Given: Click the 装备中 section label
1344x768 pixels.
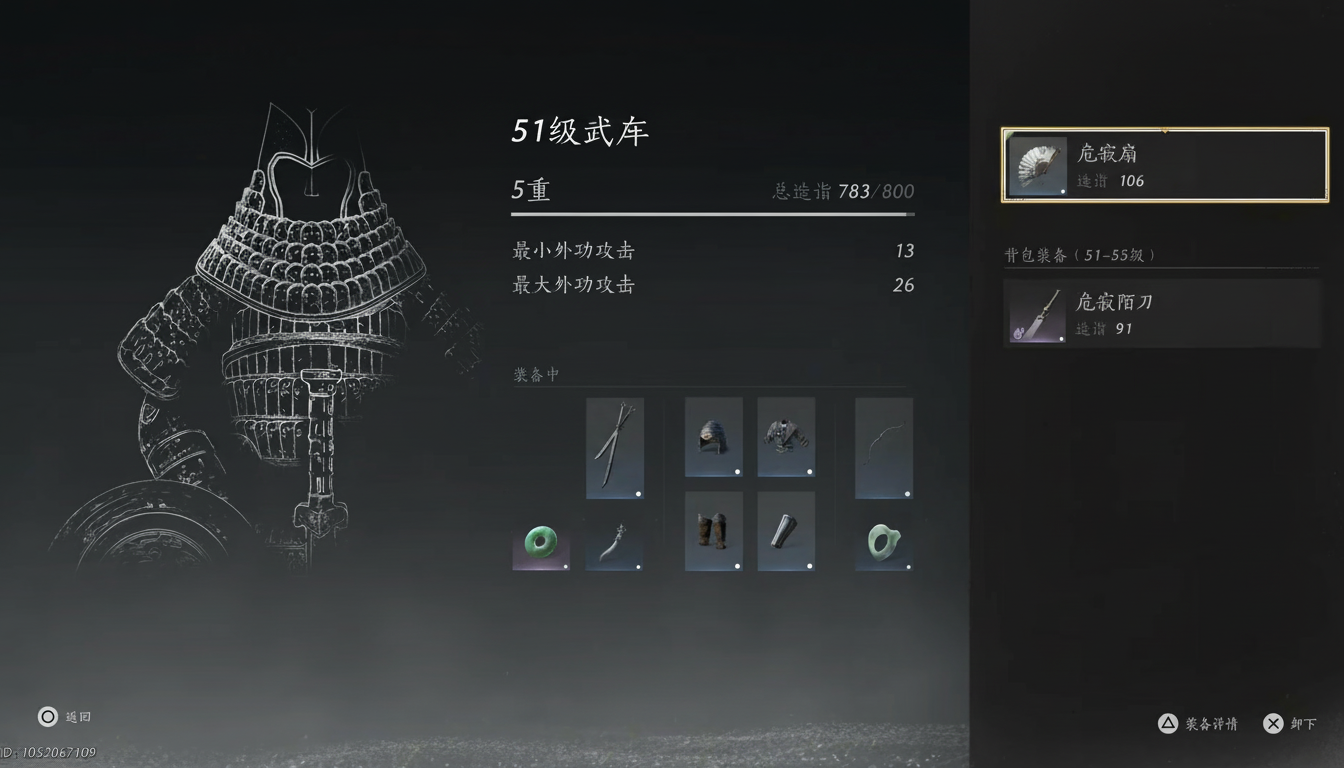Looking at the screenshot, I should pos(535,374).
